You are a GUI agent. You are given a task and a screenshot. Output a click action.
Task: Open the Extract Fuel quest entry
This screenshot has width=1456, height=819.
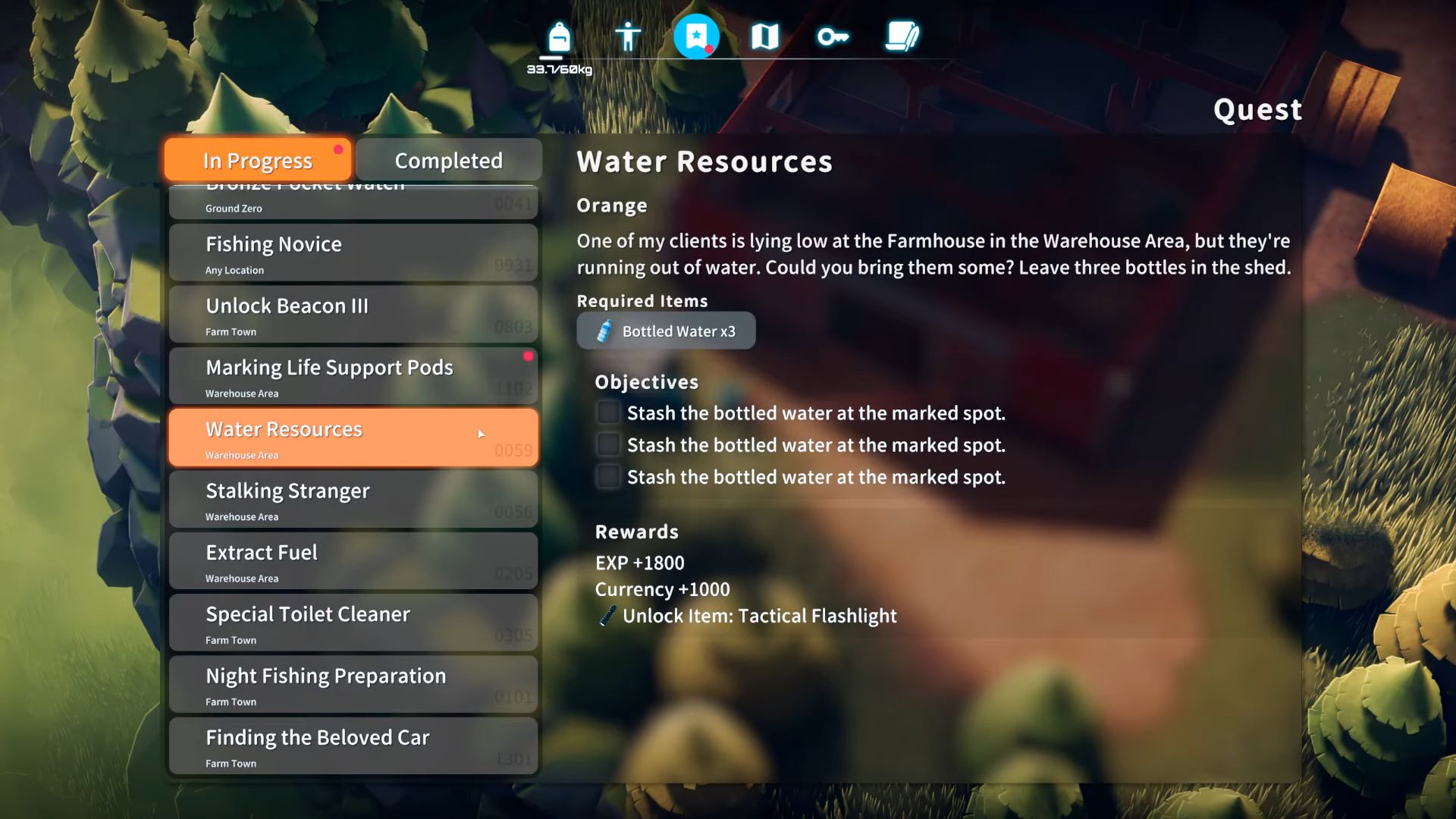353,561
